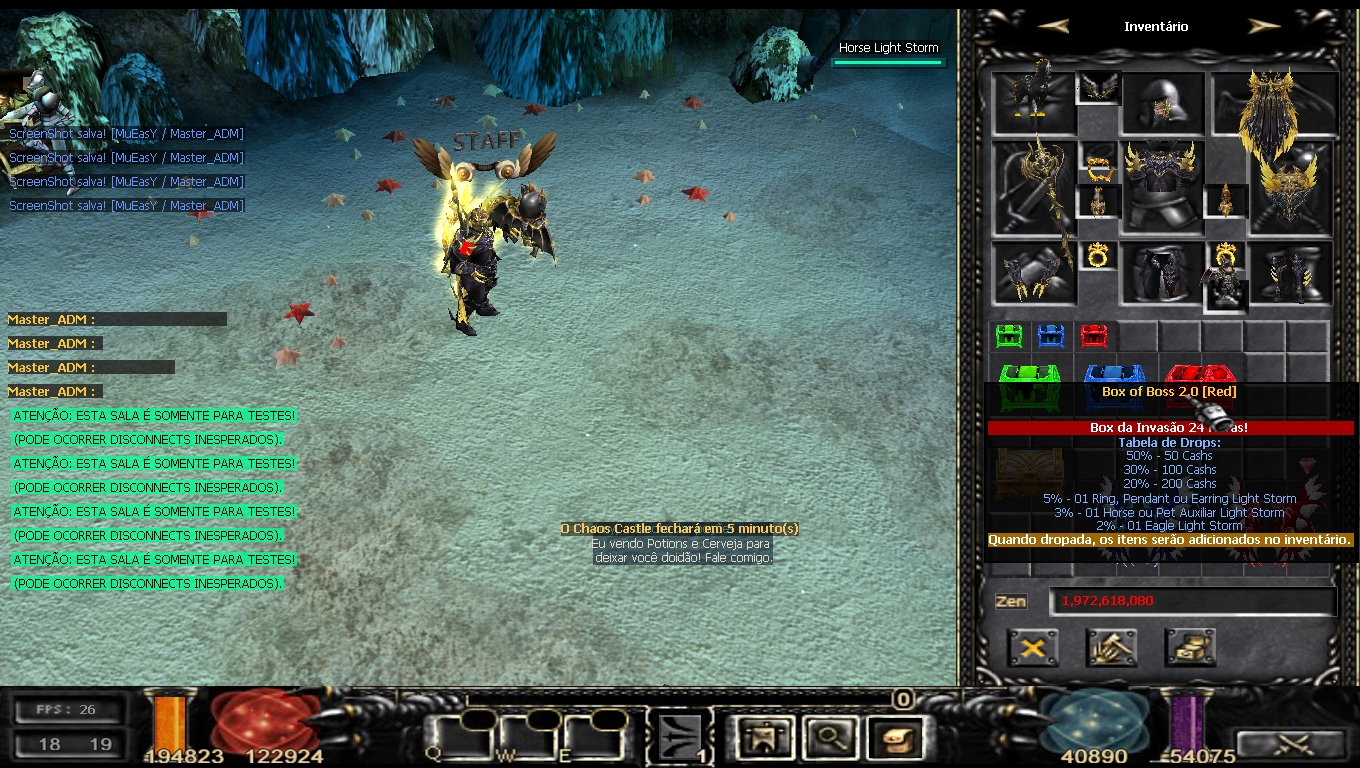The width and height of the screenshot is (1360, 768).
Task: Open the chest personal store button
Action: click(x=1190, y=648)
